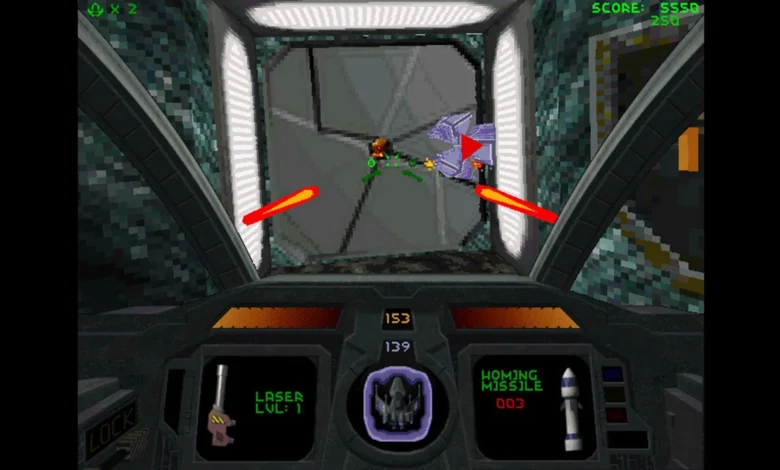Select the homing missile icon

(x=570, y=408)
